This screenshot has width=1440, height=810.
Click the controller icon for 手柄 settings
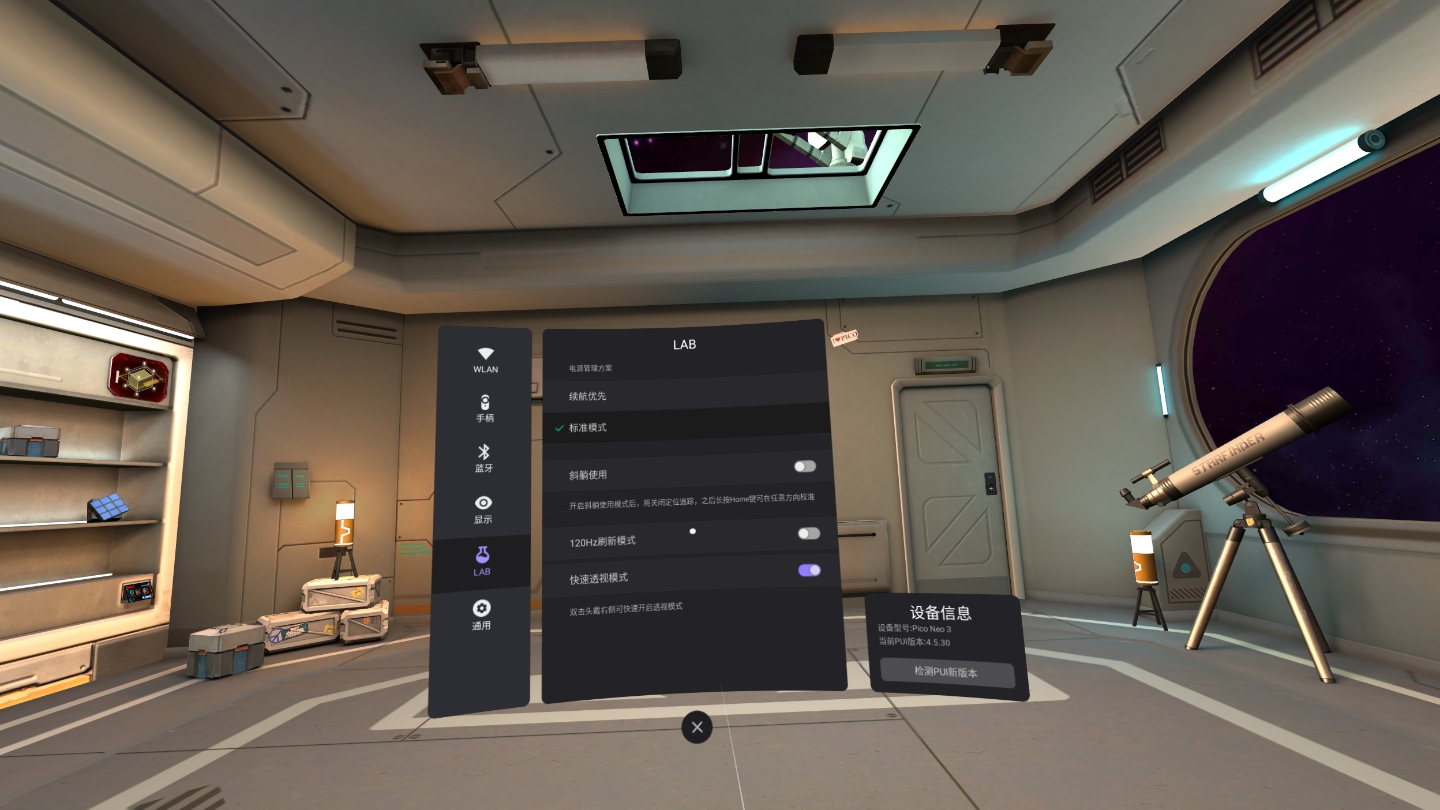tap(486, 402)
